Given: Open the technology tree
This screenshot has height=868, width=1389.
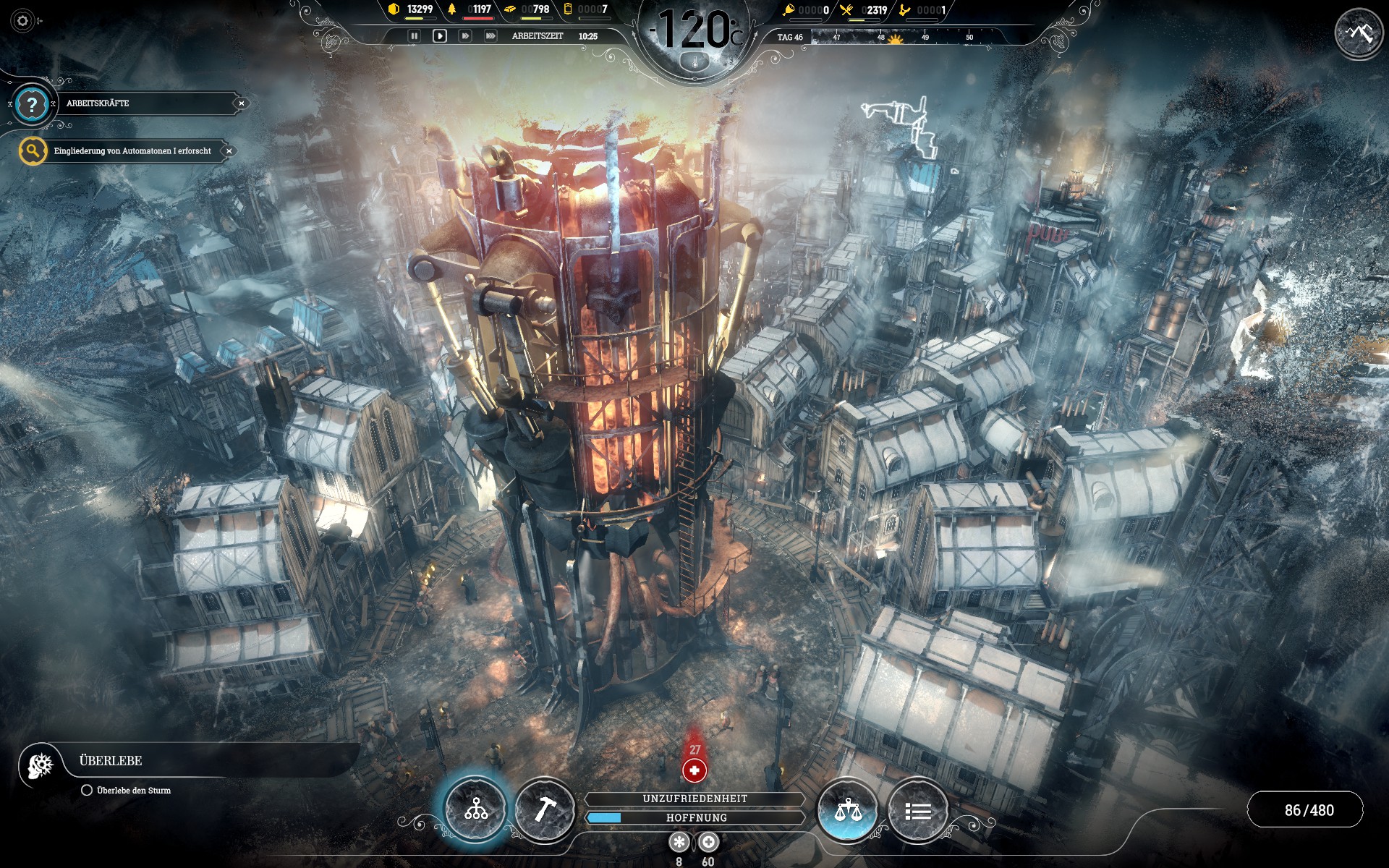Looking at the screenshot, I should (x=475, y=809).
